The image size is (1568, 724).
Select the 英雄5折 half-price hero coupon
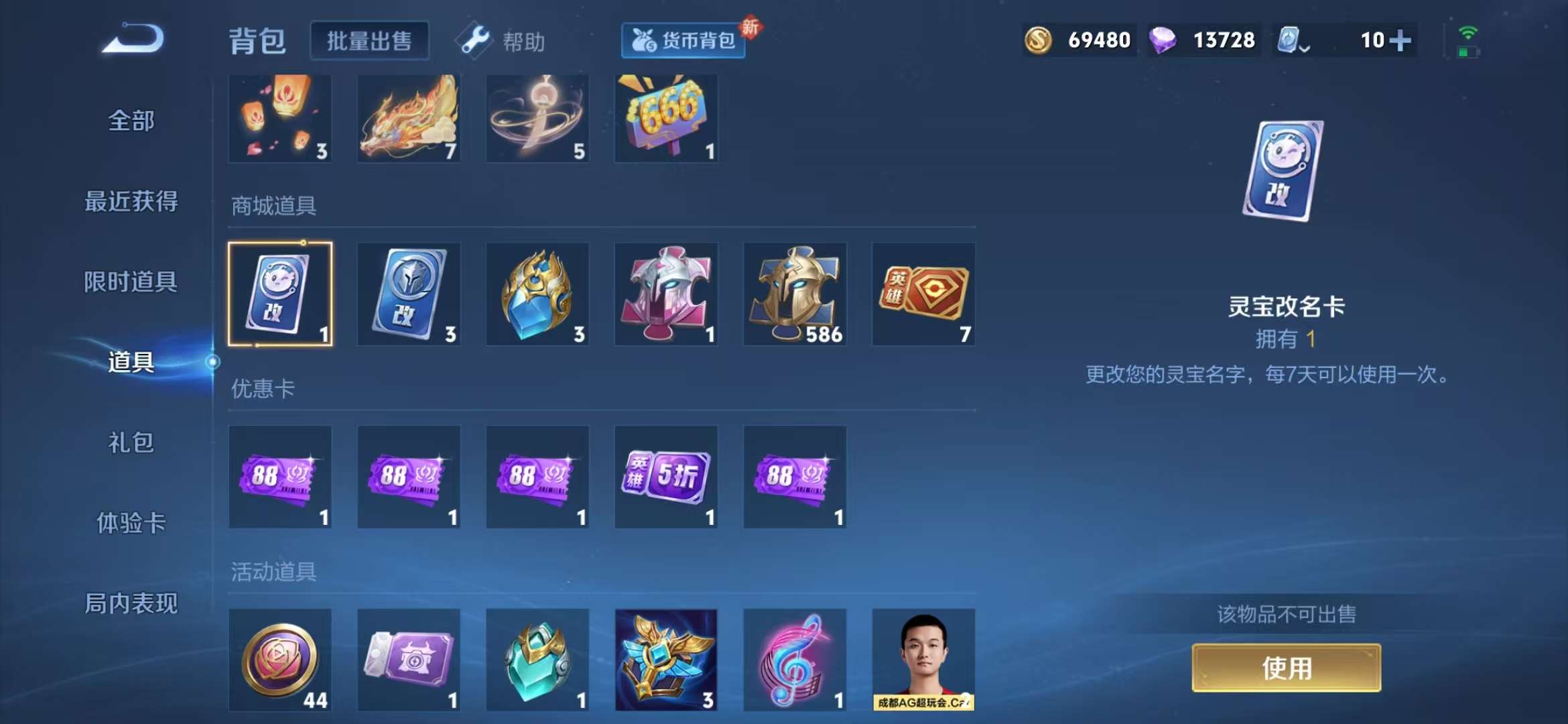click(x=667, y=477)
